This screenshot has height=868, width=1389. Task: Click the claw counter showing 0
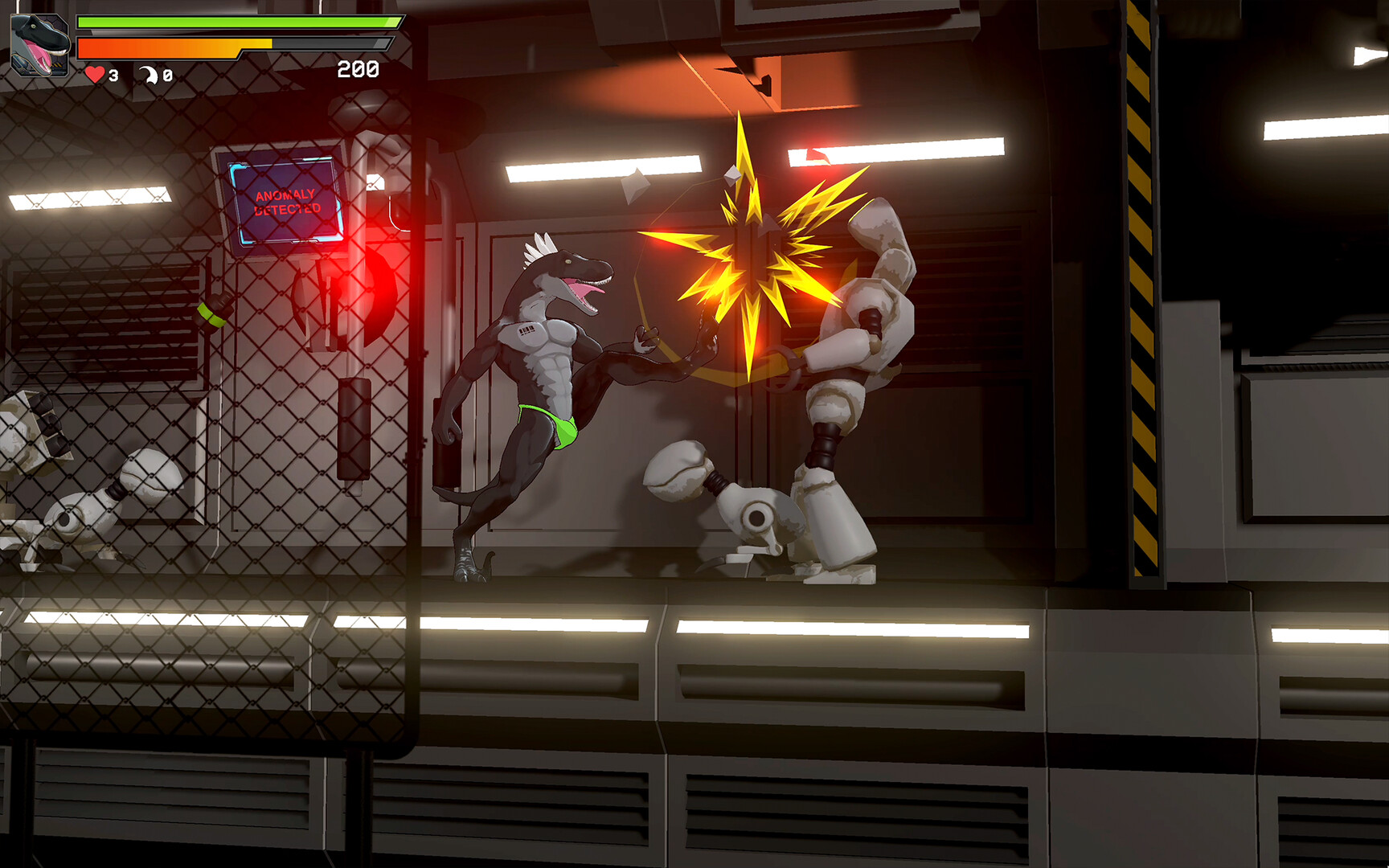pos(166,76)
